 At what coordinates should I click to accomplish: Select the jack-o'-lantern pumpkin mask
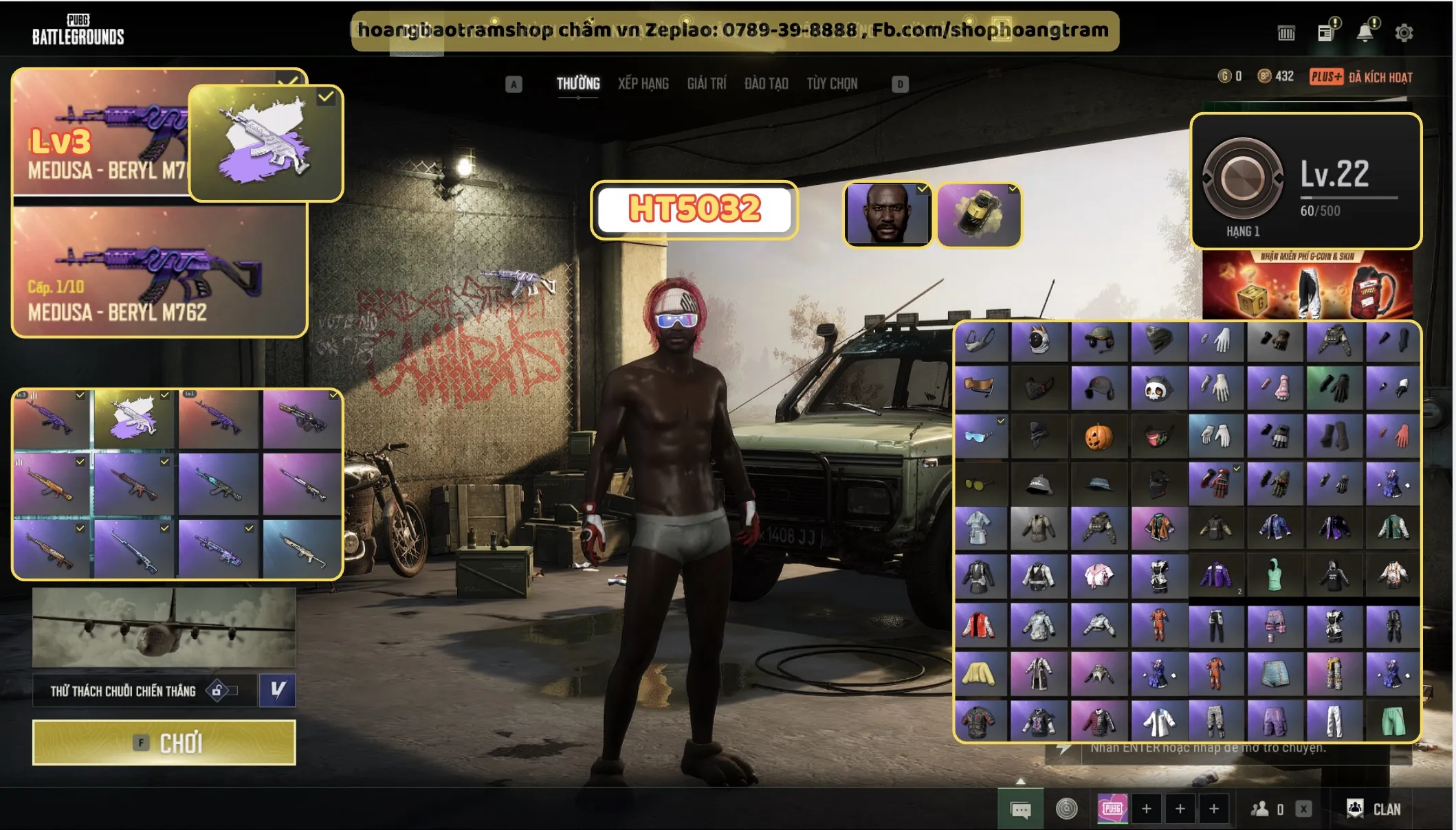(1099, 437)
